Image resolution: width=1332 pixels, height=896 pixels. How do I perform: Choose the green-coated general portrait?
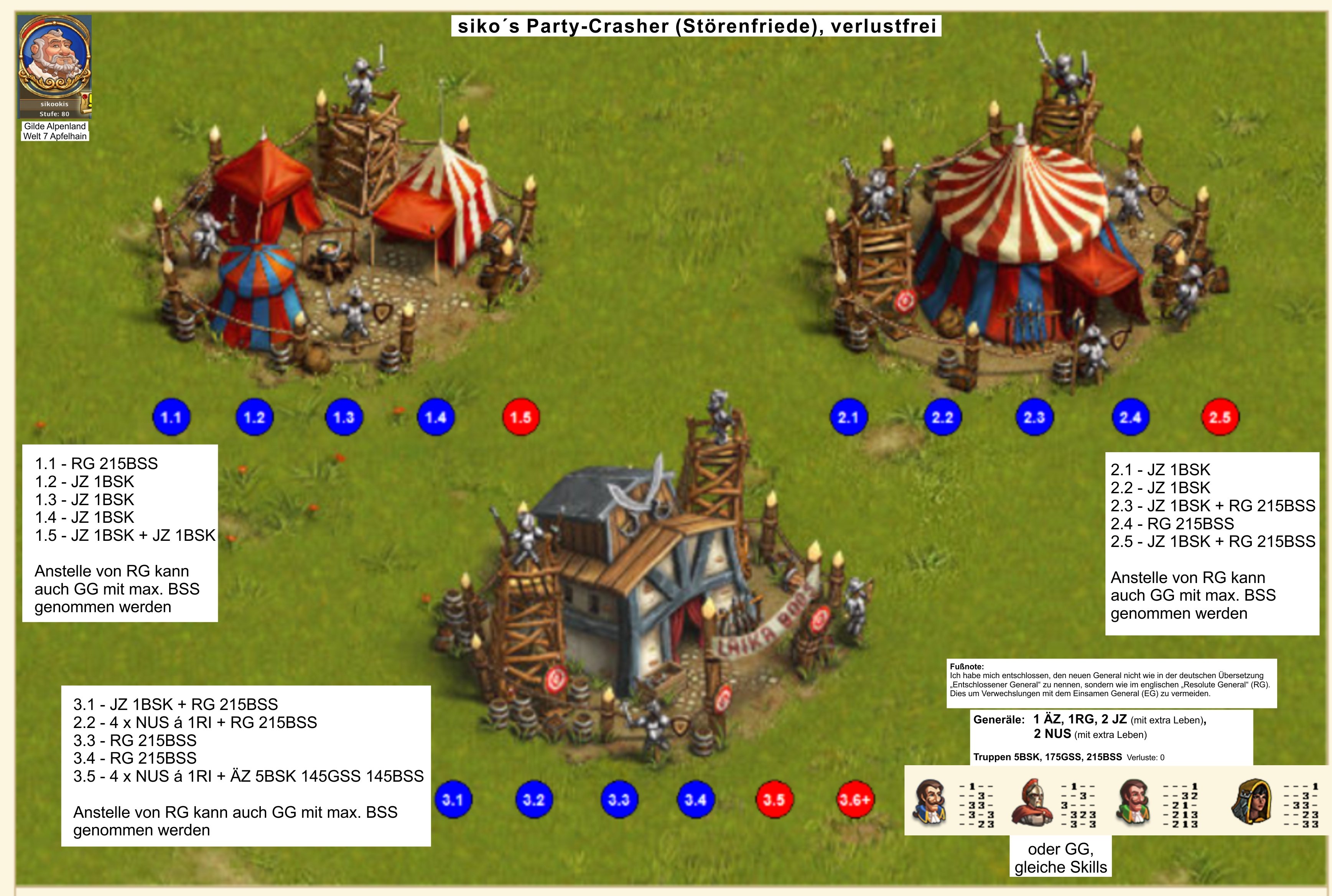(x=1133, y=802)
